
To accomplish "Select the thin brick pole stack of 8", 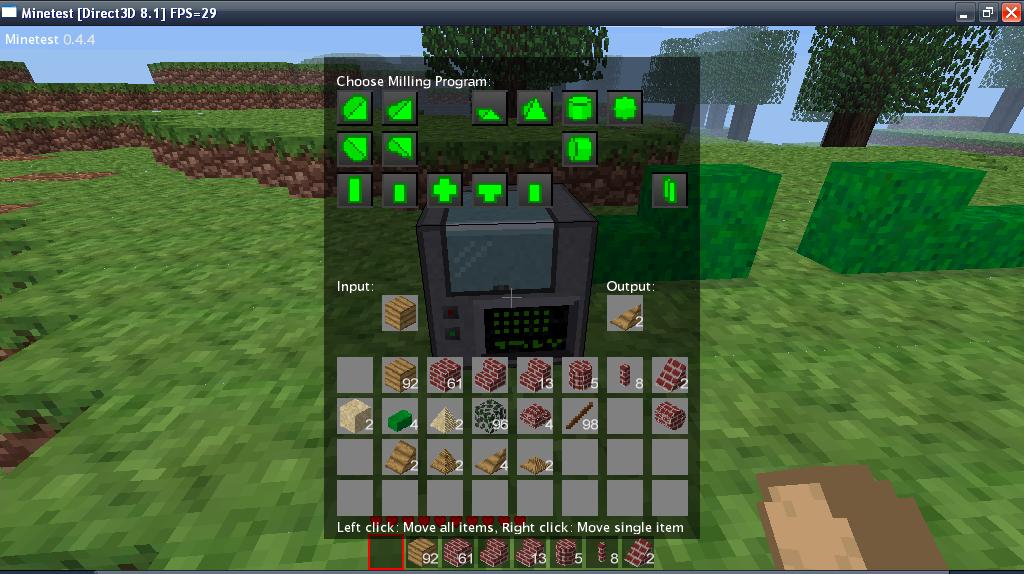I will click(x=625, y=375).
